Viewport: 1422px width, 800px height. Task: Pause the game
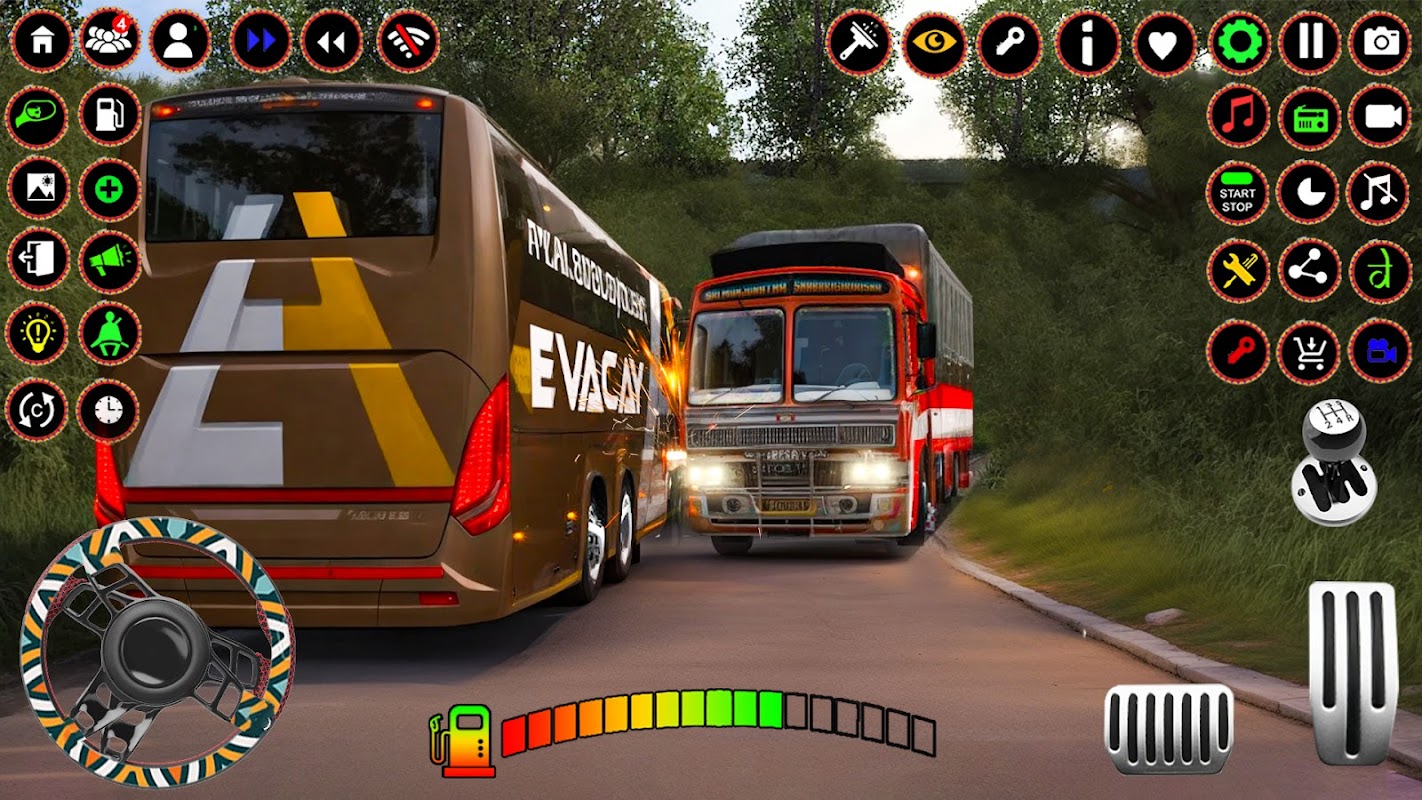1310,42
